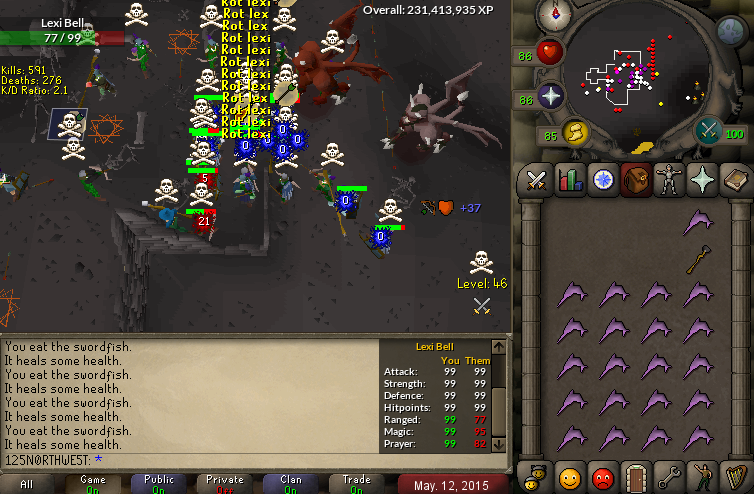The height and width of the screenshot is (494, 754).
Task: Choose the Clan chat filter
Action: click(291, 484)
